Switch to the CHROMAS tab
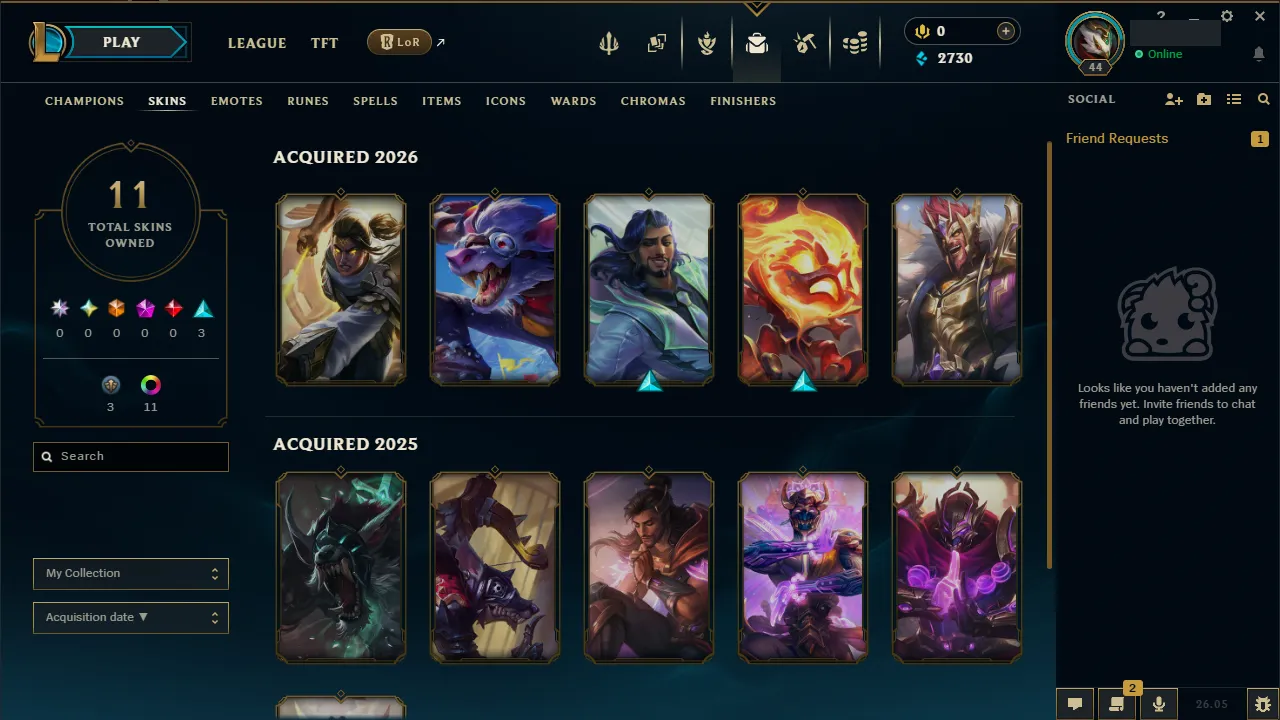This screenshot has height=720, width=1280. [653, 101]
